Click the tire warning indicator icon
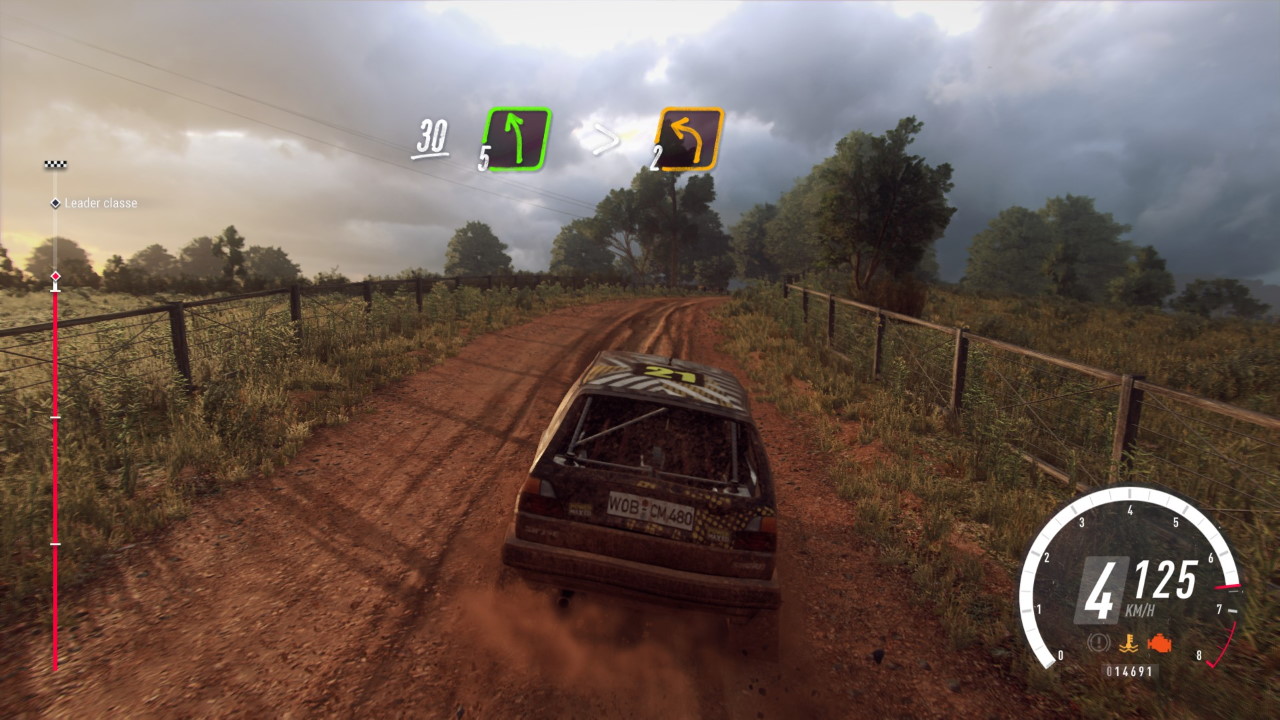The image size is (1280, 720). point(1101,642)
